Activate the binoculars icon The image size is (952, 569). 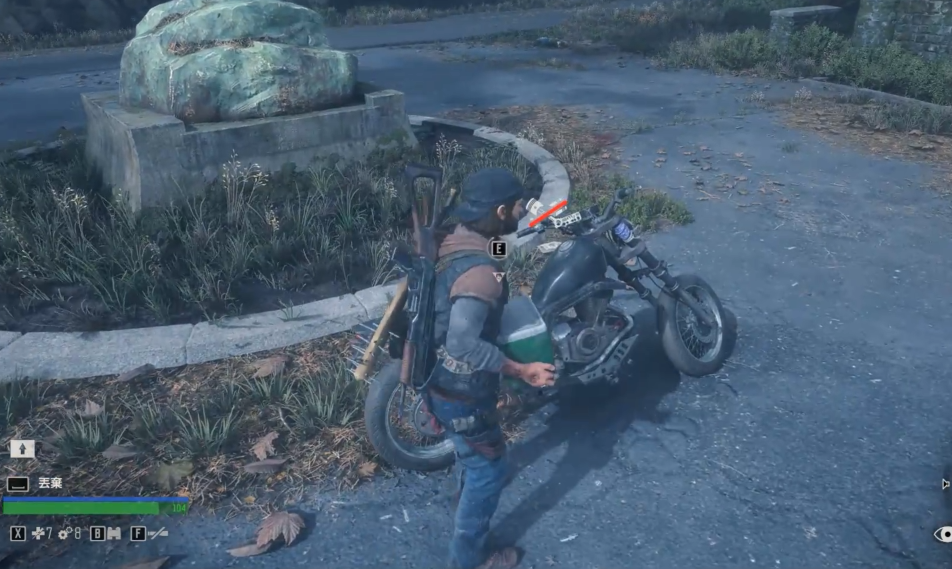[x=113, y=534]
